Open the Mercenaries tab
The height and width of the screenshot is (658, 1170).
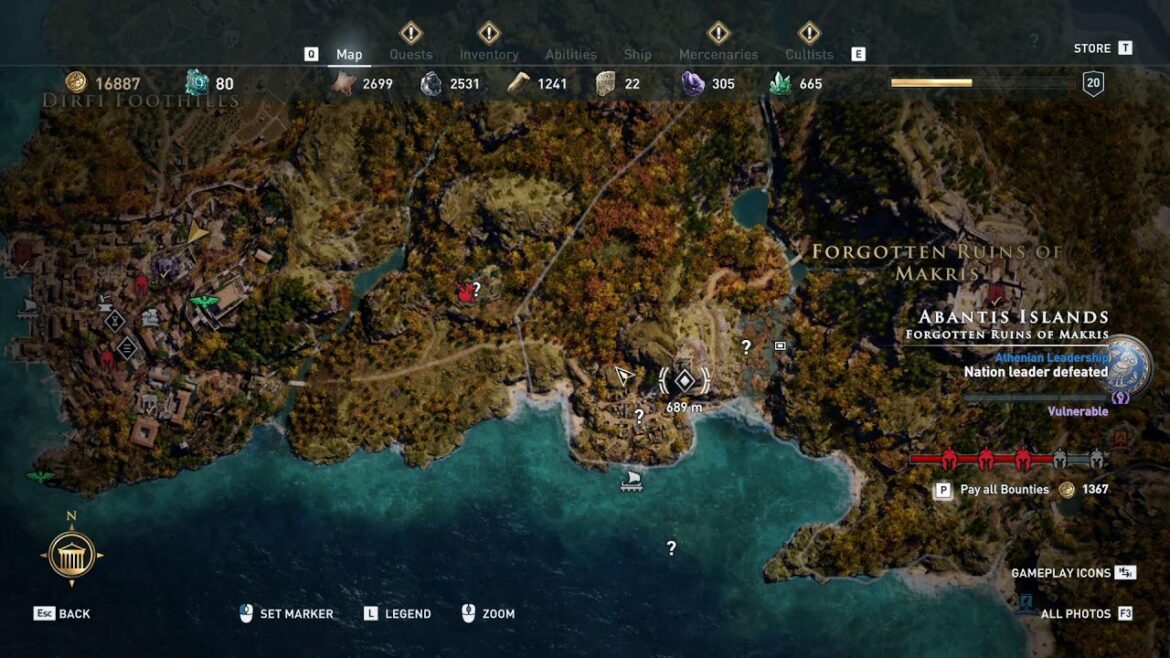click(x=718, y=54)
